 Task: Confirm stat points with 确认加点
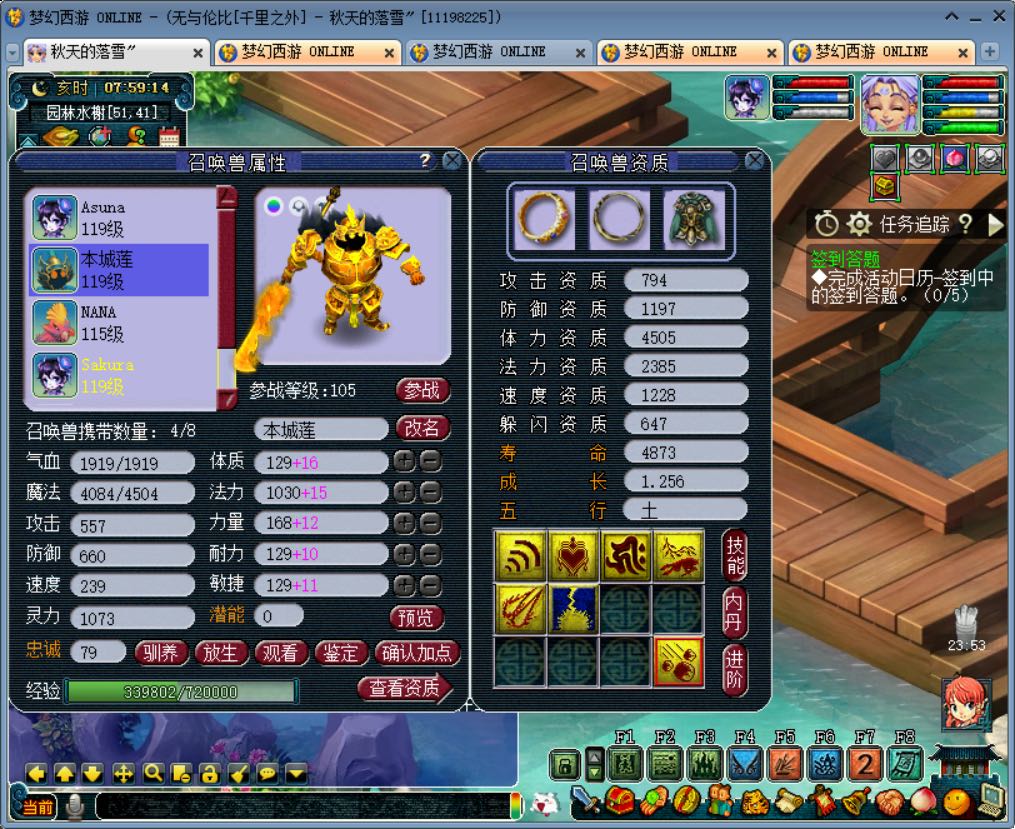pos(417,653)
